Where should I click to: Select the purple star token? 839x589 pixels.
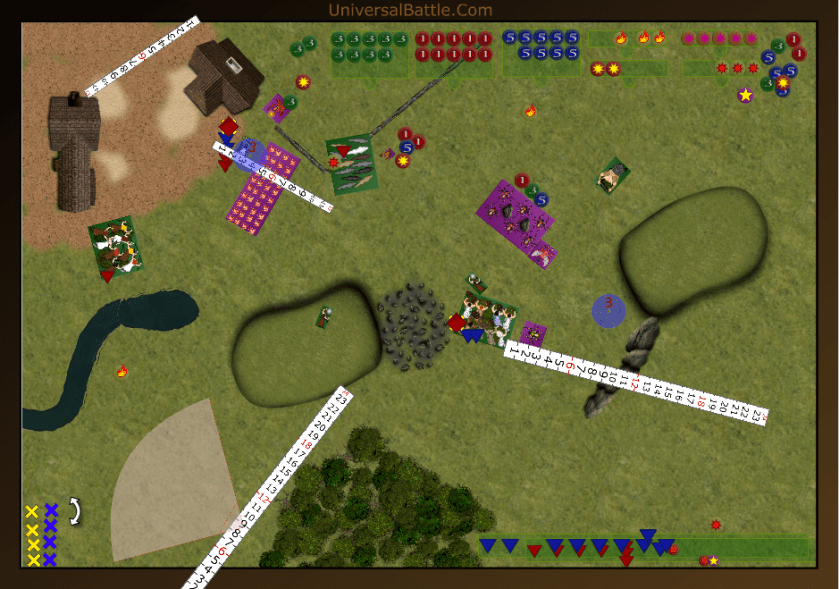tap(745, 95)
